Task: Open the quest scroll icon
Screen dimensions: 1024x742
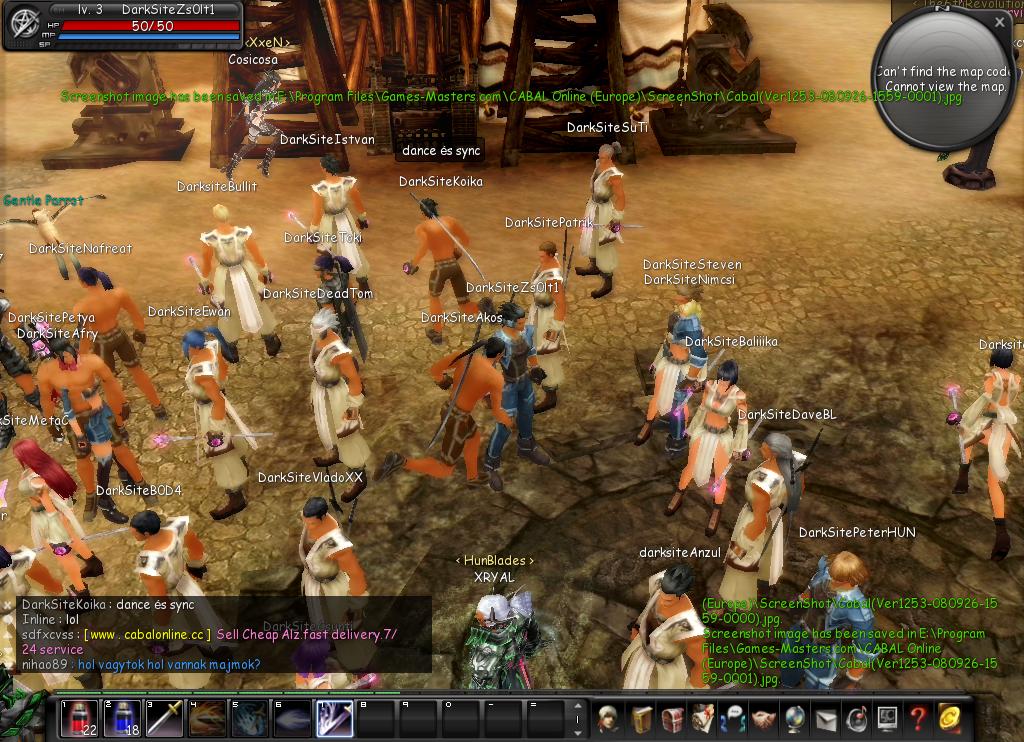Action: point(703,718)
